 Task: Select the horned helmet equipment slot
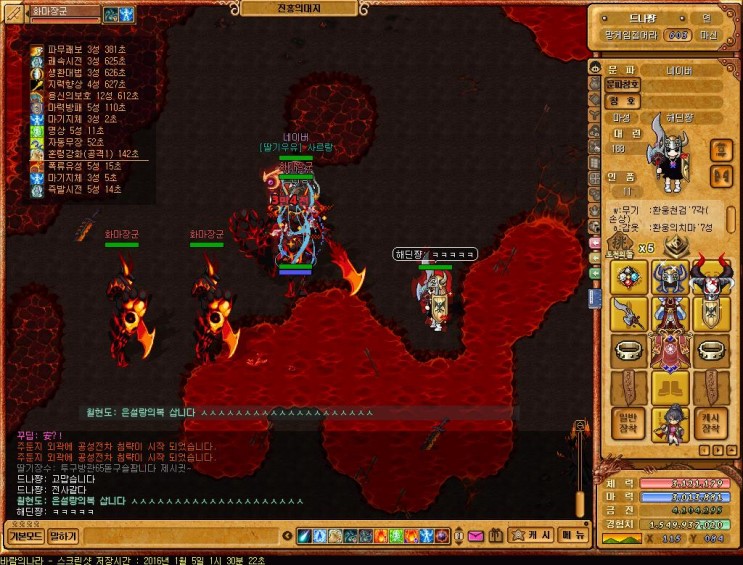point(668,277)
